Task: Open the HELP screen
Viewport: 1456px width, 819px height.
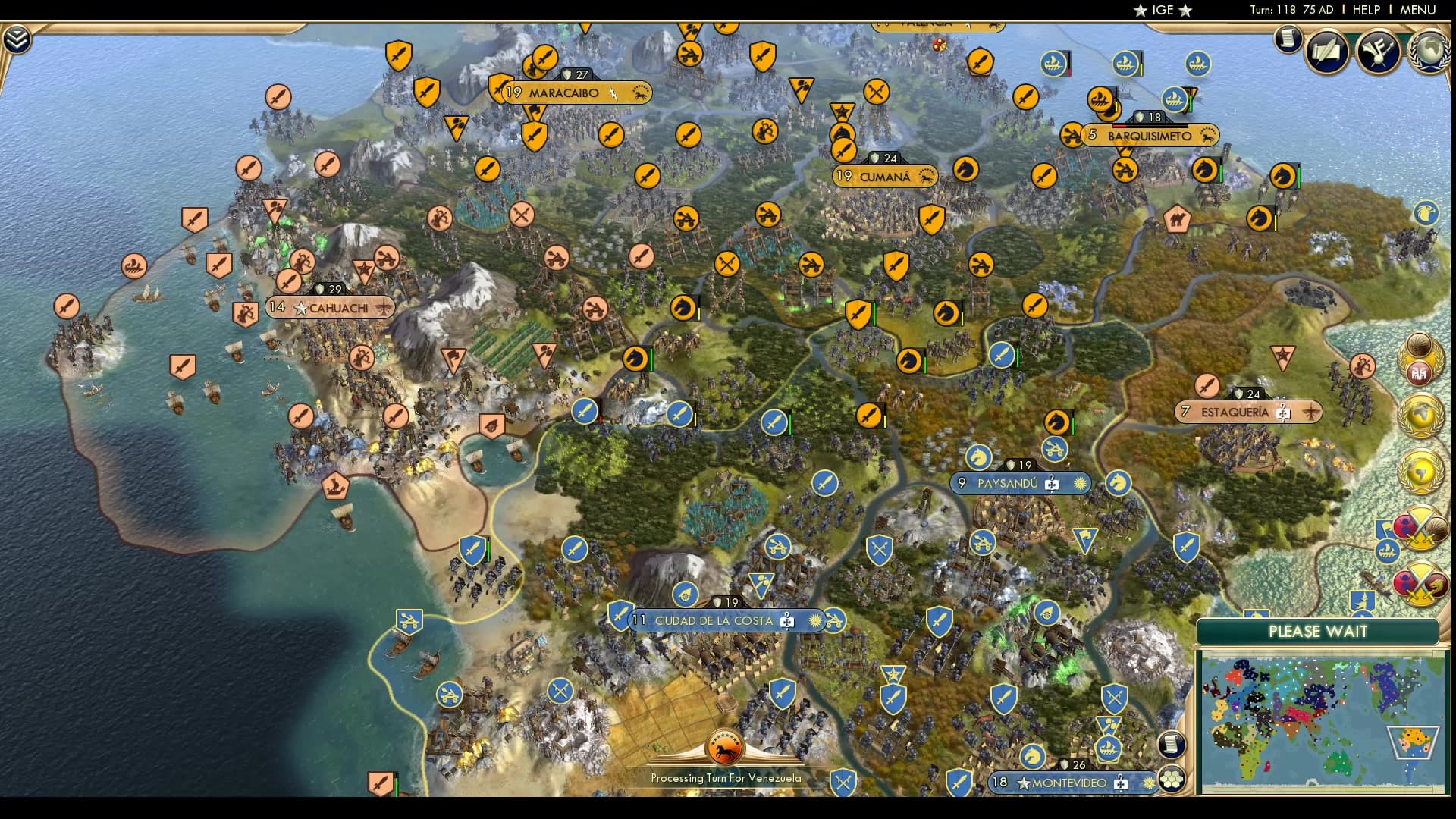Action: point(1367,10)
